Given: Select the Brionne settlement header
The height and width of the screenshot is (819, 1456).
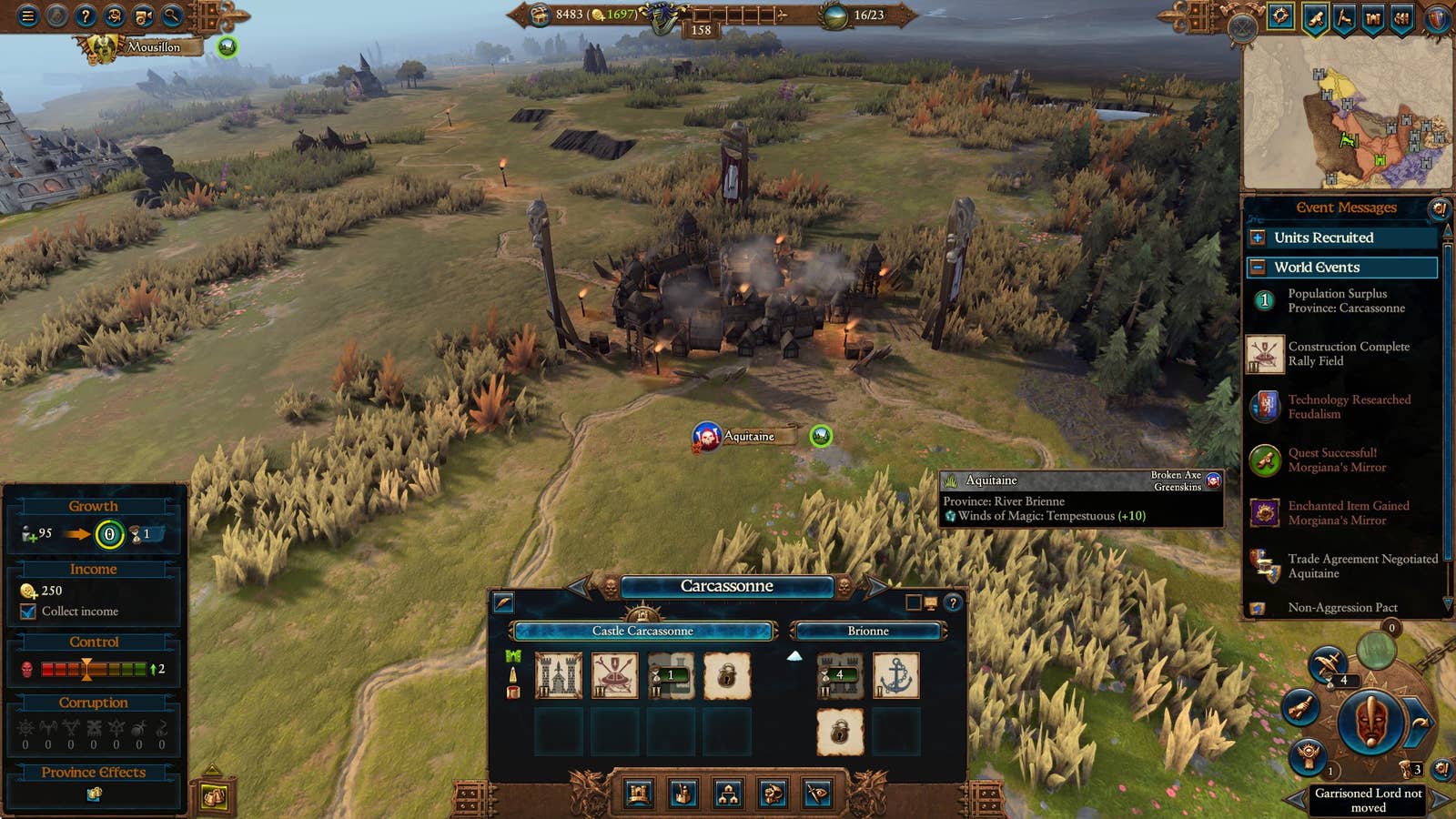Looking at the screenshot, I should [x=868, y=631].
